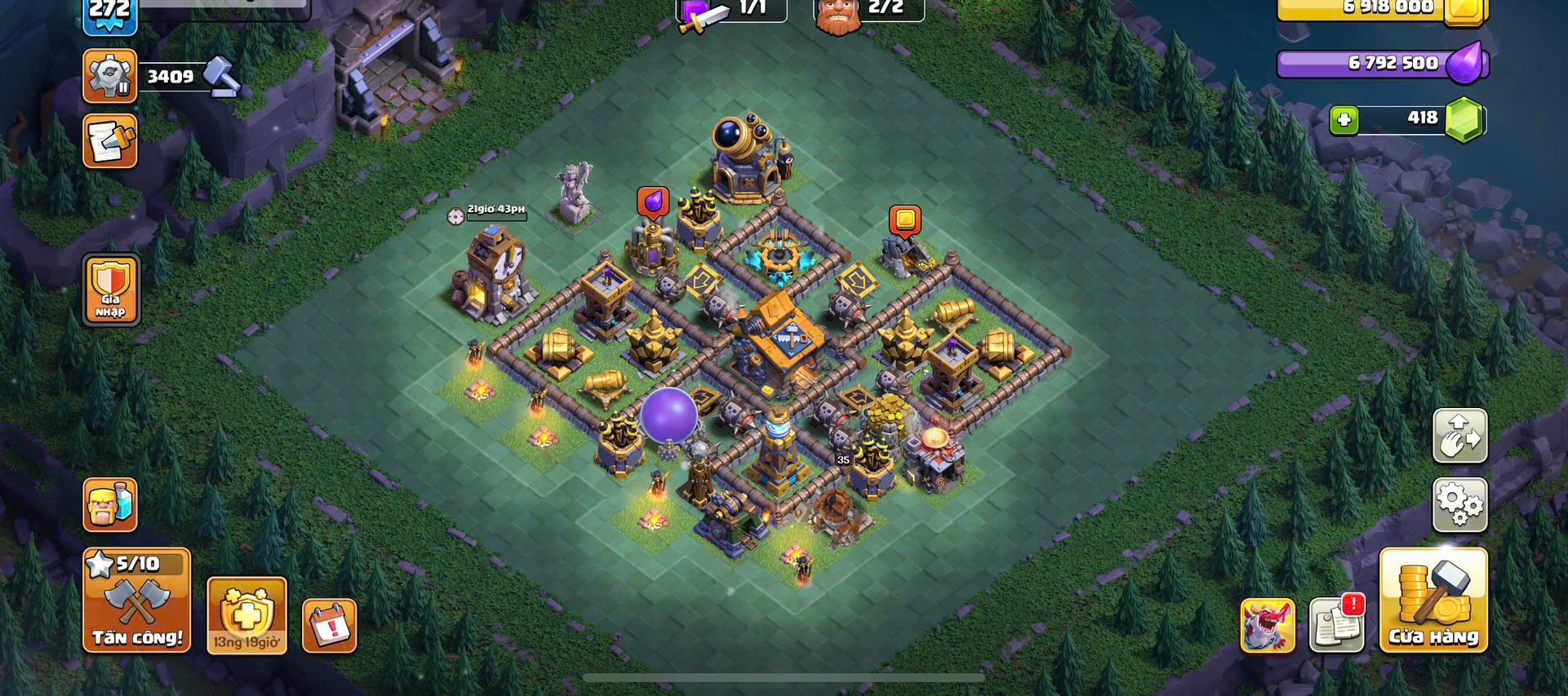This screenshot has height=696, width=1568.
Task: Open the Cửa hàng shop
Action: 1433,601
